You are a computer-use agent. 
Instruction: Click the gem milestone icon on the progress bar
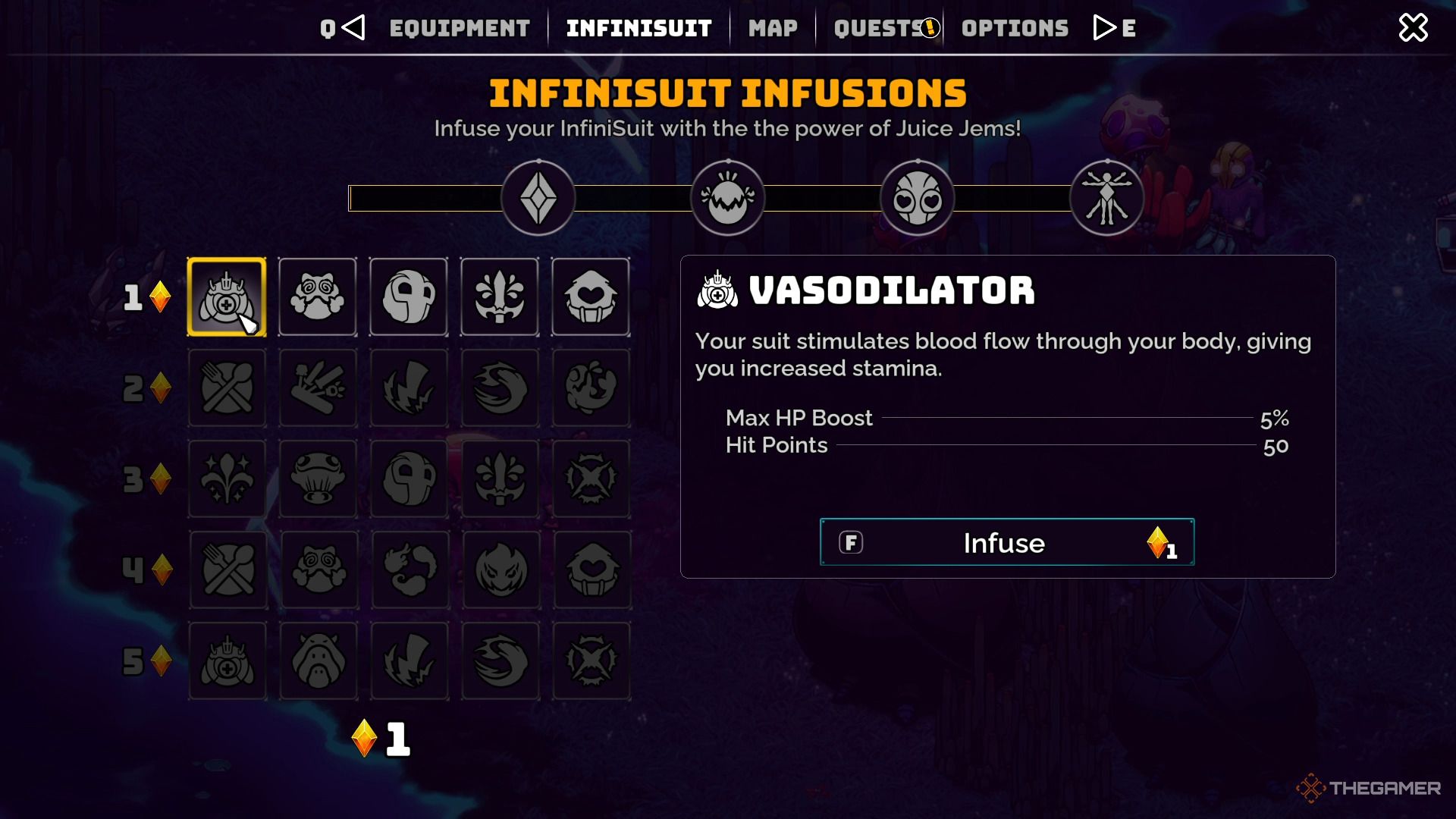pos(538,197)
